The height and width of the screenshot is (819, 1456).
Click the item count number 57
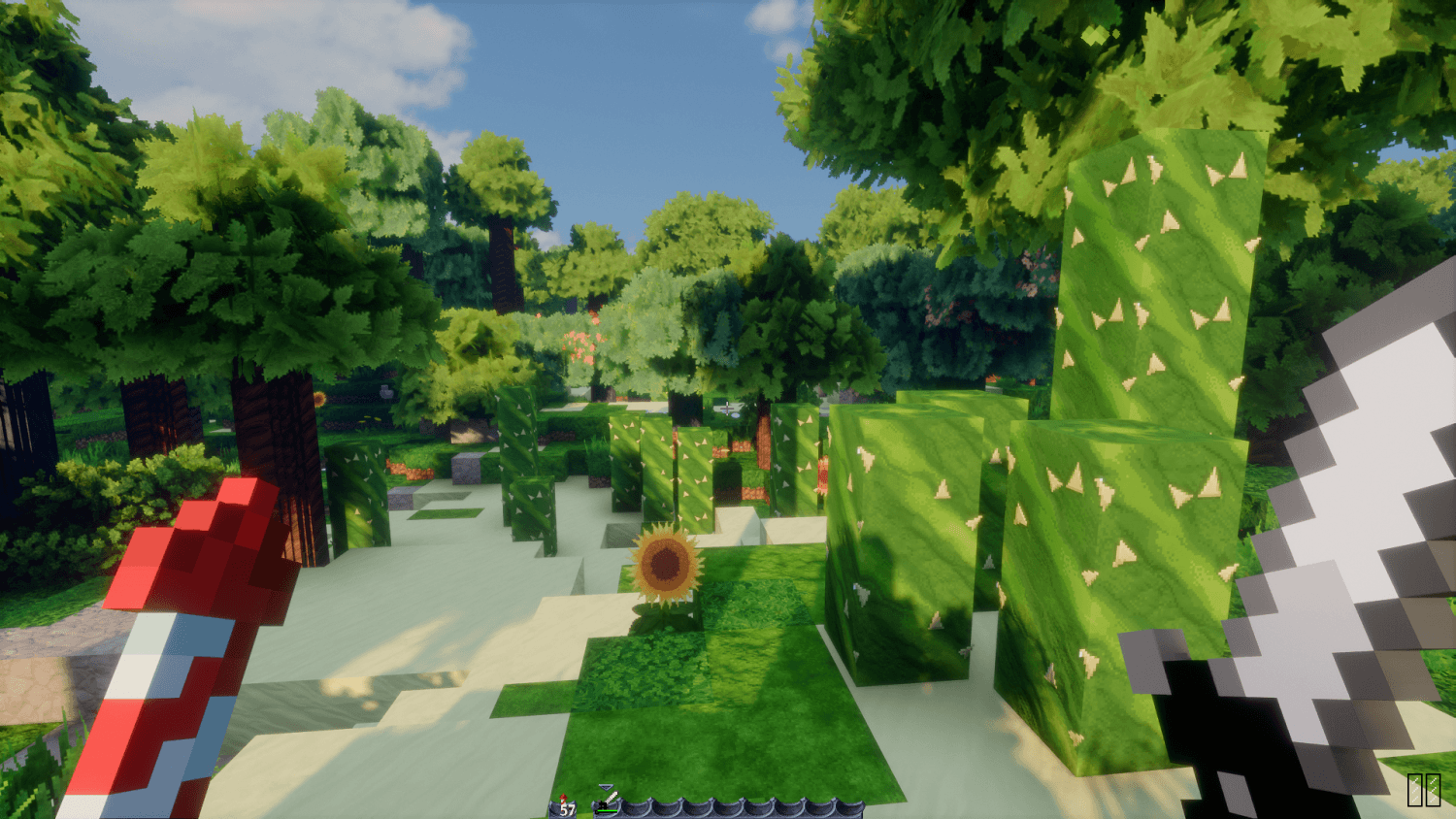(566, 808)
